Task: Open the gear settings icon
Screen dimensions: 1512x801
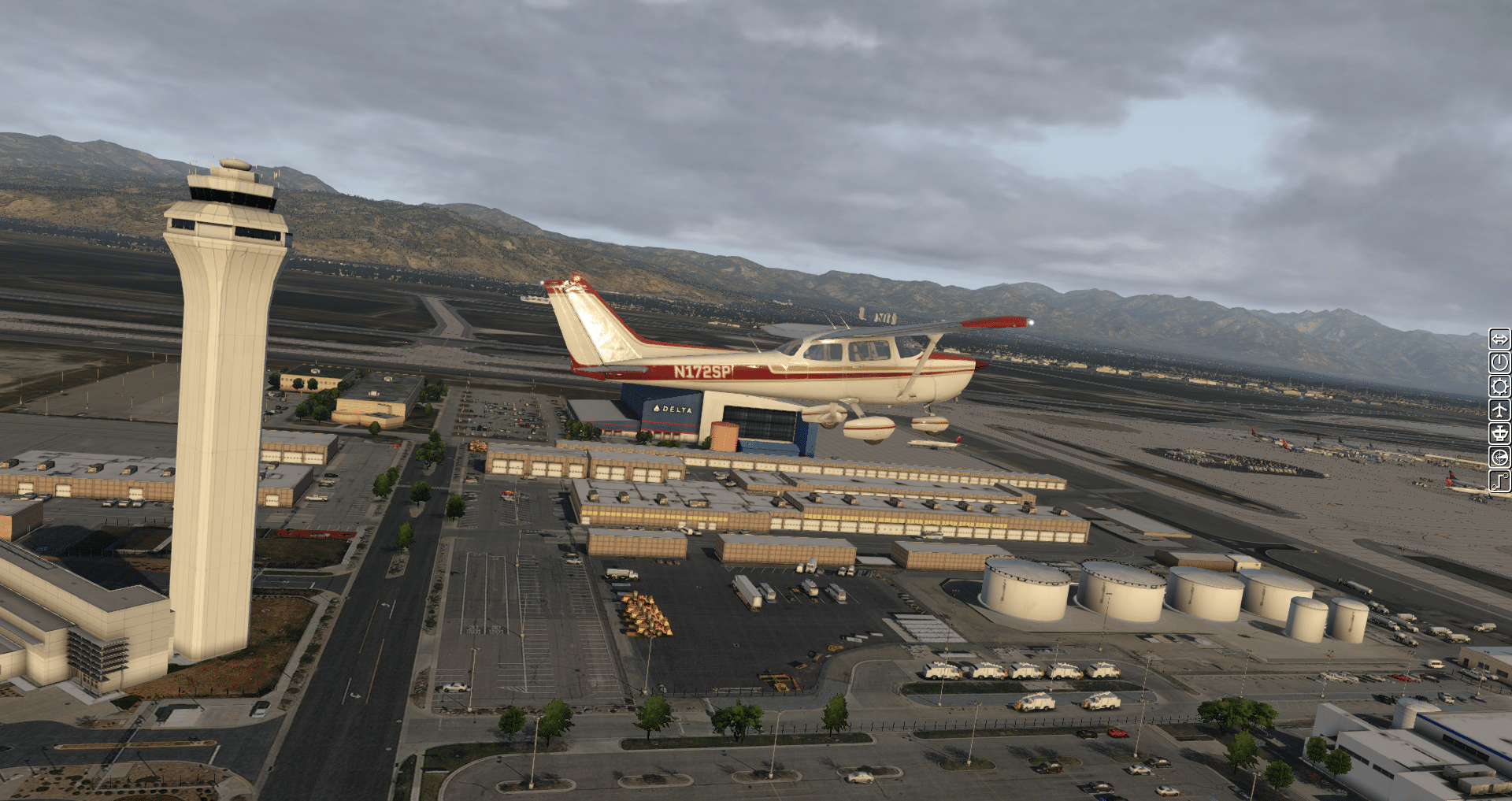Action: 1499,386
